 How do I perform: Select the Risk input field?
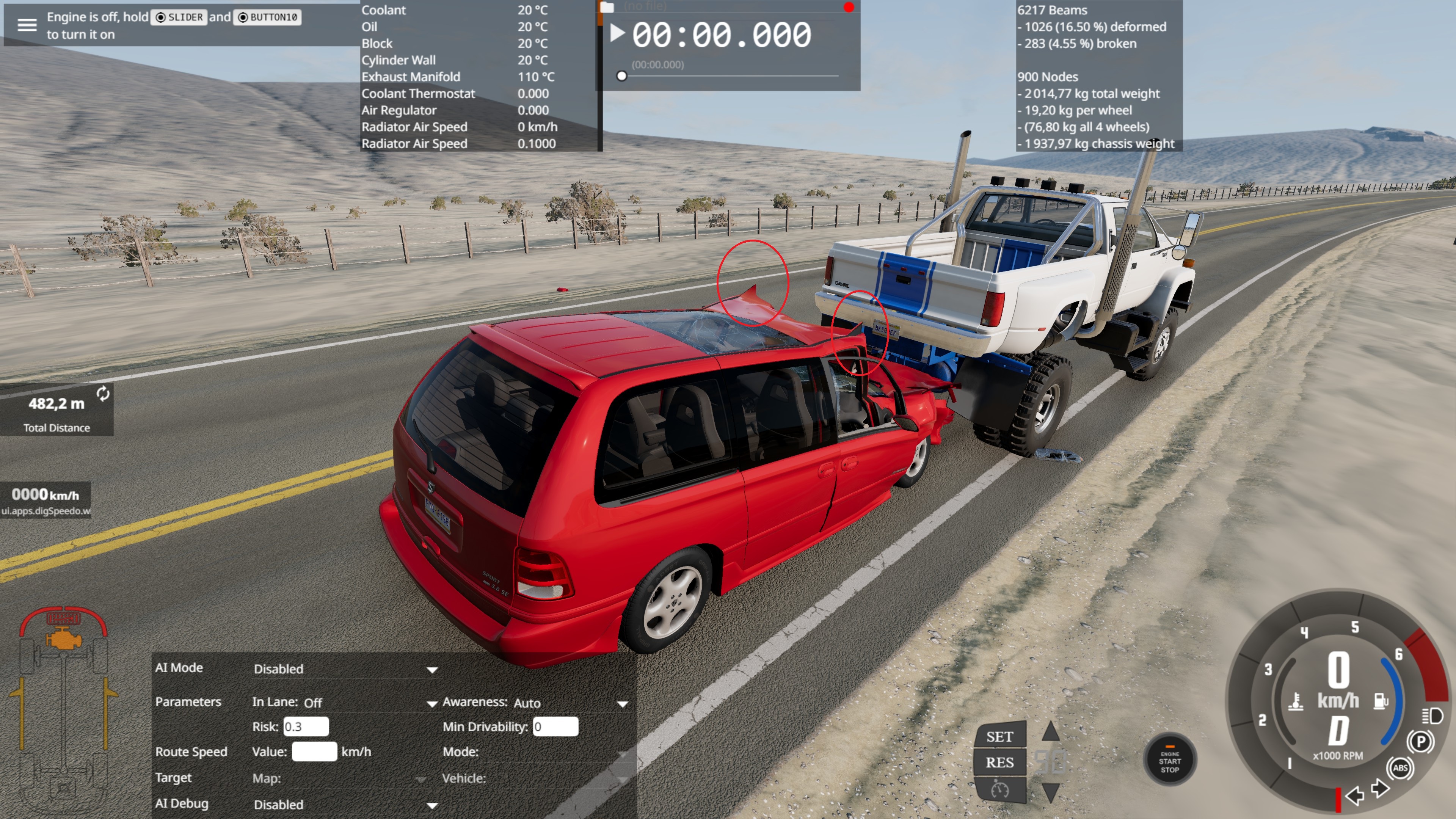click(306, 727)
